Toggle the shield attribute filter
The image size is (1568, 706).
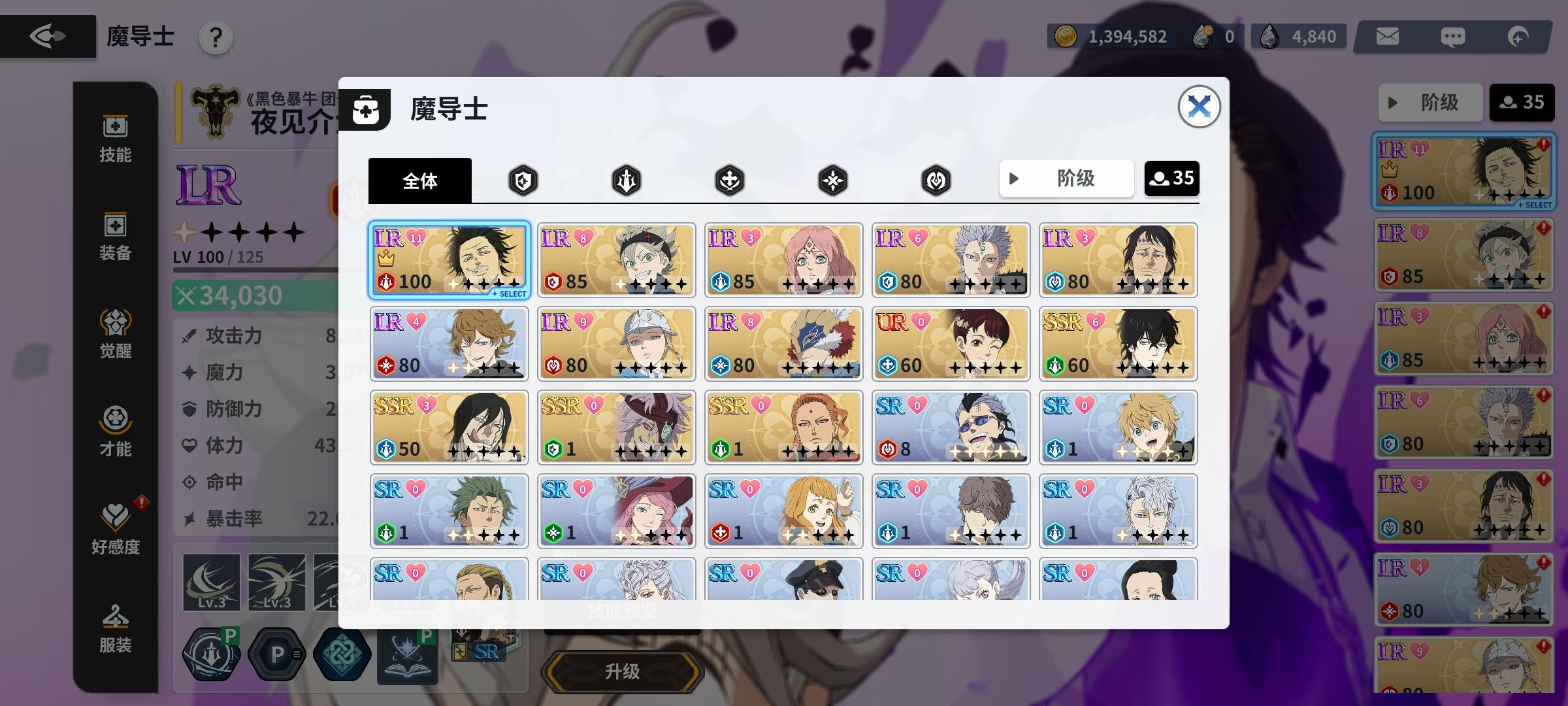point(523,179)
